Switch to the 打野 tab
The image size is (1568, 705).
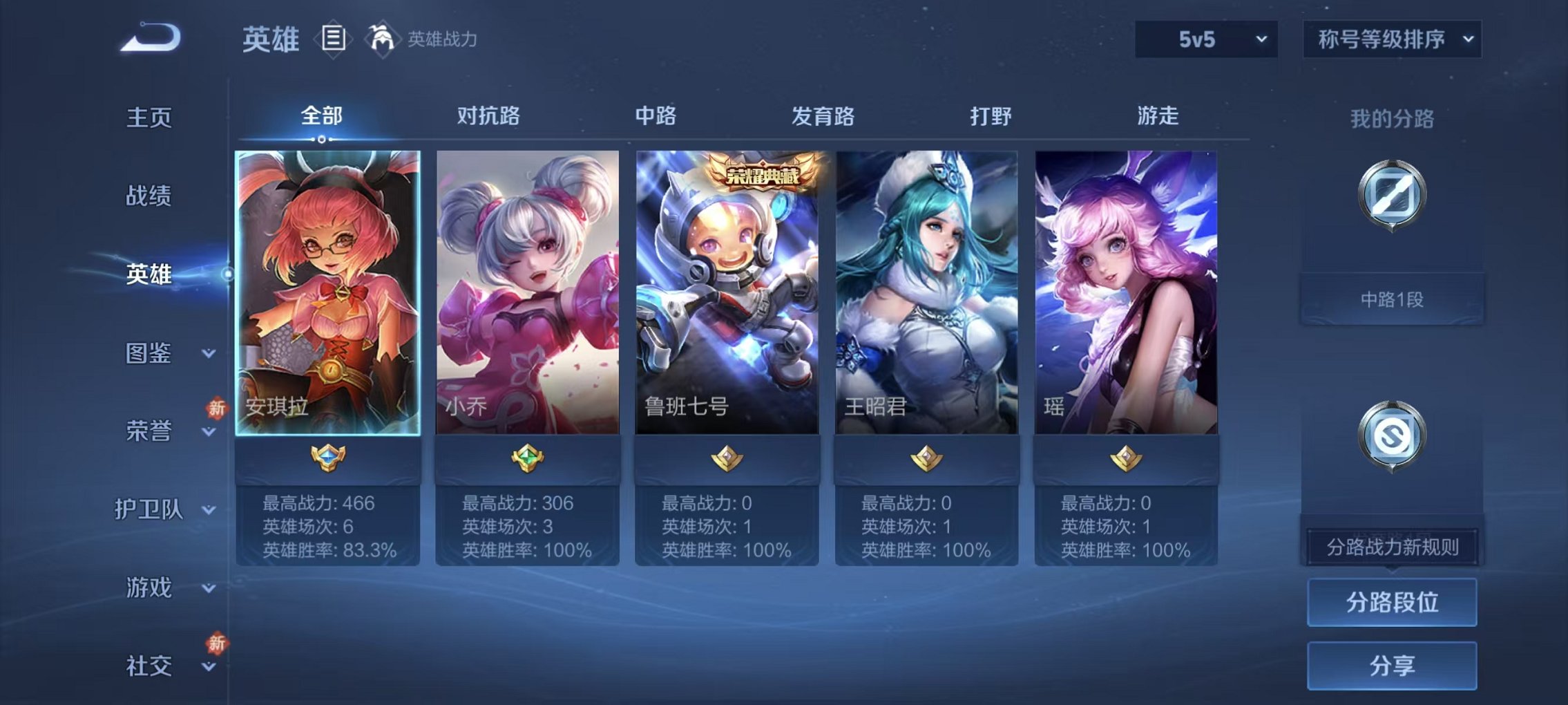tap(991, 117)
